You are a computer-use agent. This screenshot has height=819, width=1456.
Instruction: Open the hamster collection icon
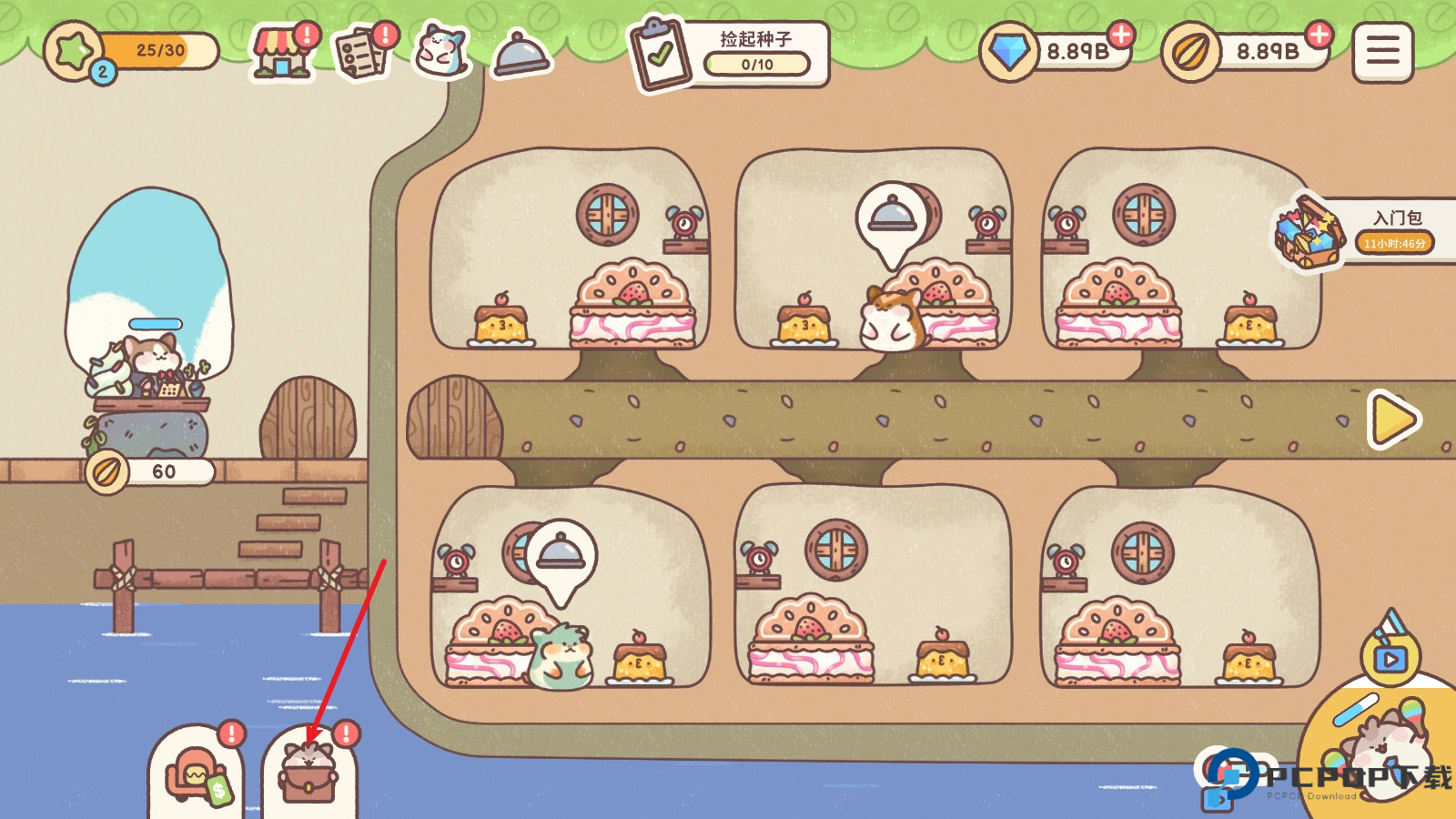point(441,51)
